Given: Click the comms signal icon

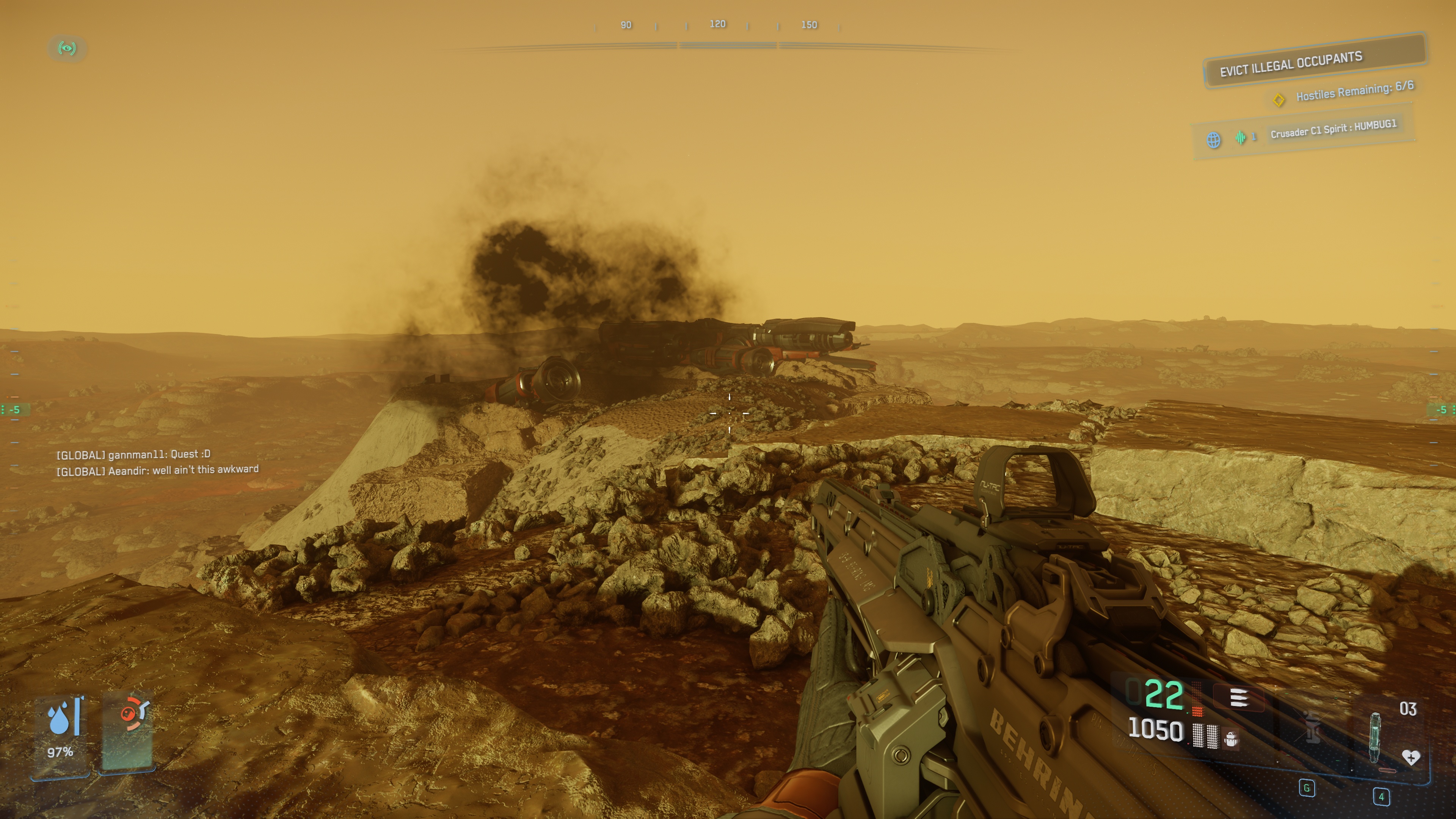Looking at the screenshot, I should tap(67, 48).
